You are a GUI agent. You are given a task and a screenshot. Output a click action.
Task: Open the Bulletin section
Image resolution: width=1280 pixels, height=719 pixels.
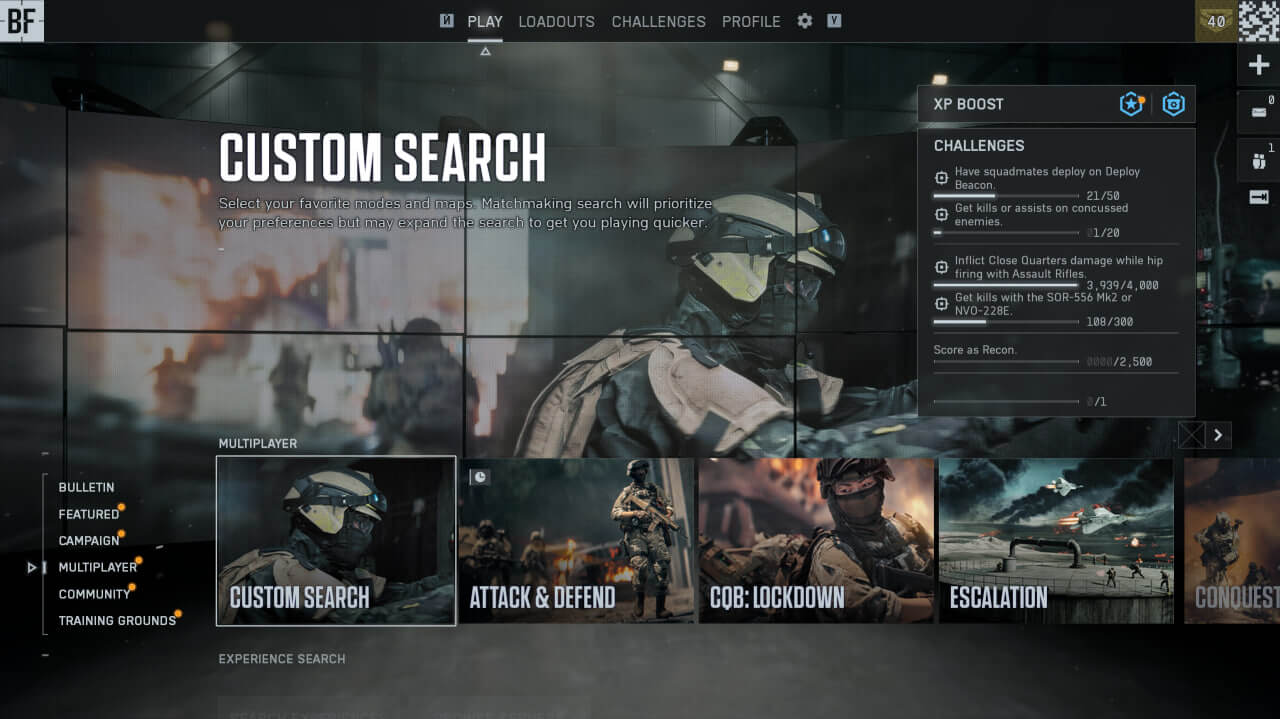(86, 487)
